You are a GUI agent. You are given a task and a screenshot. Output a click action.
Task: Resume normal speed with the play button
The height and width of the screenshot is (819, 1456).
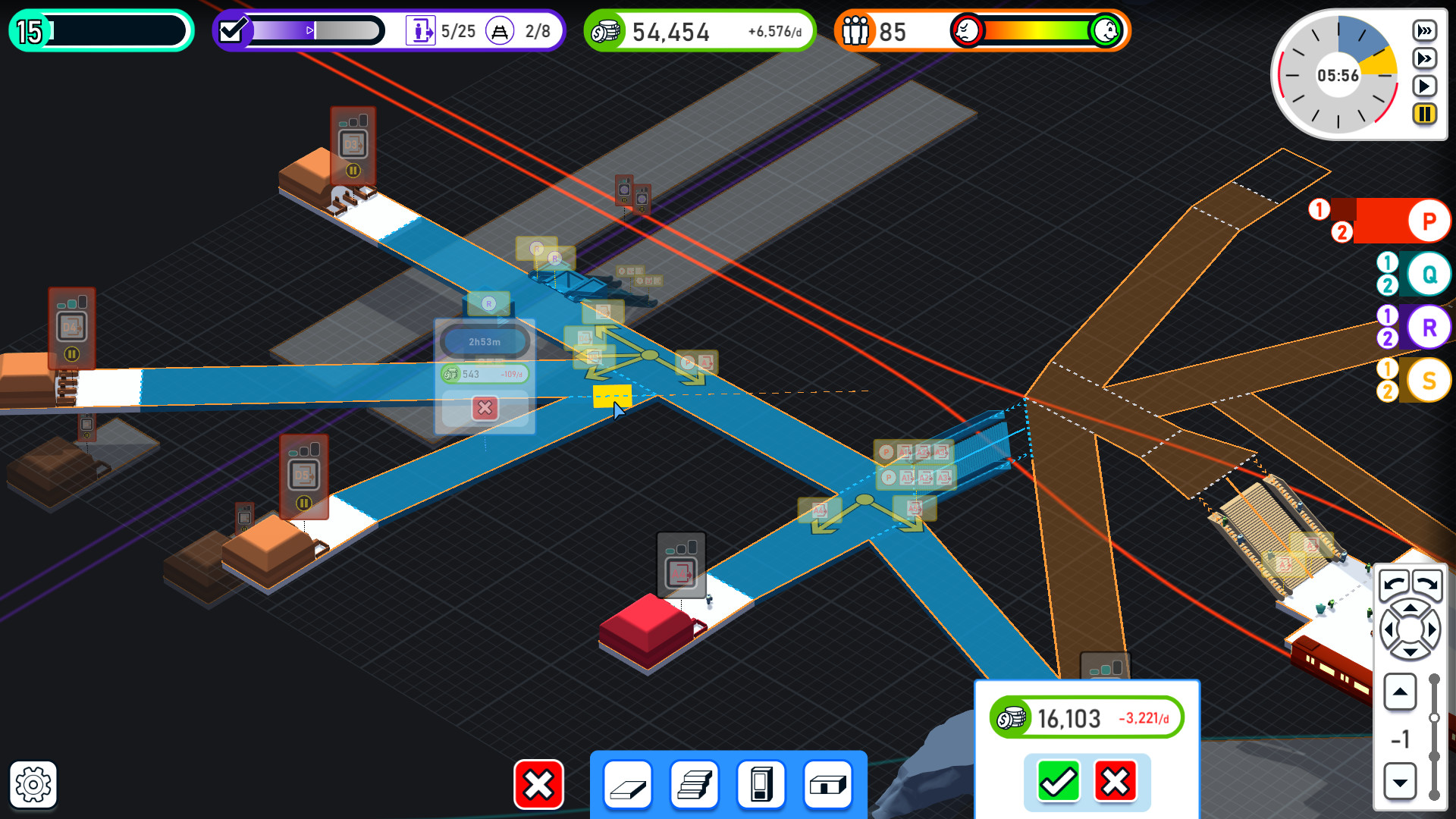click(x=1423, y=86)
